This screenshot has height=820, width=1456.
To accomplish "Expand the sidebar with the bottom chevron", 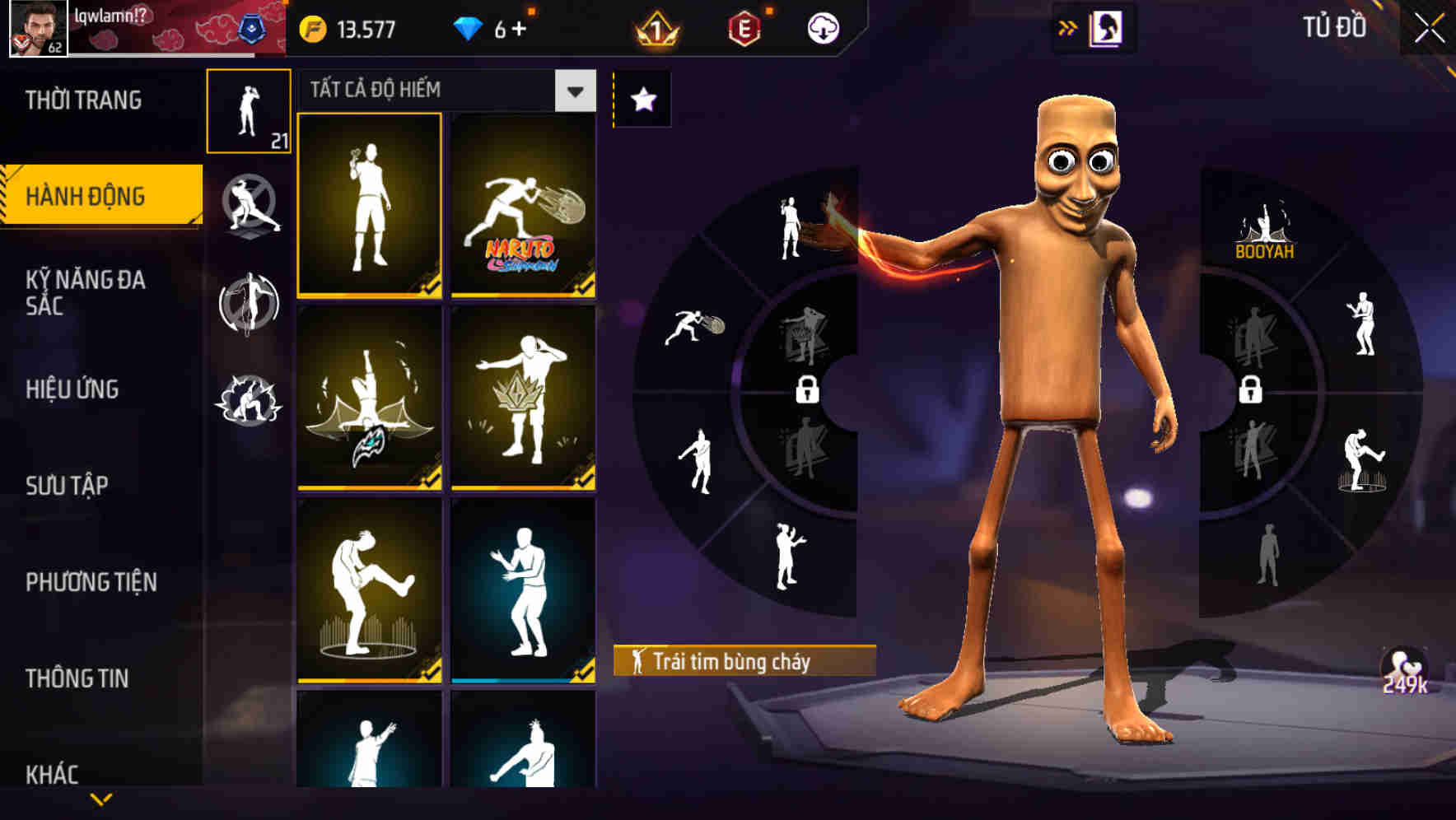I will coord(101,797).
